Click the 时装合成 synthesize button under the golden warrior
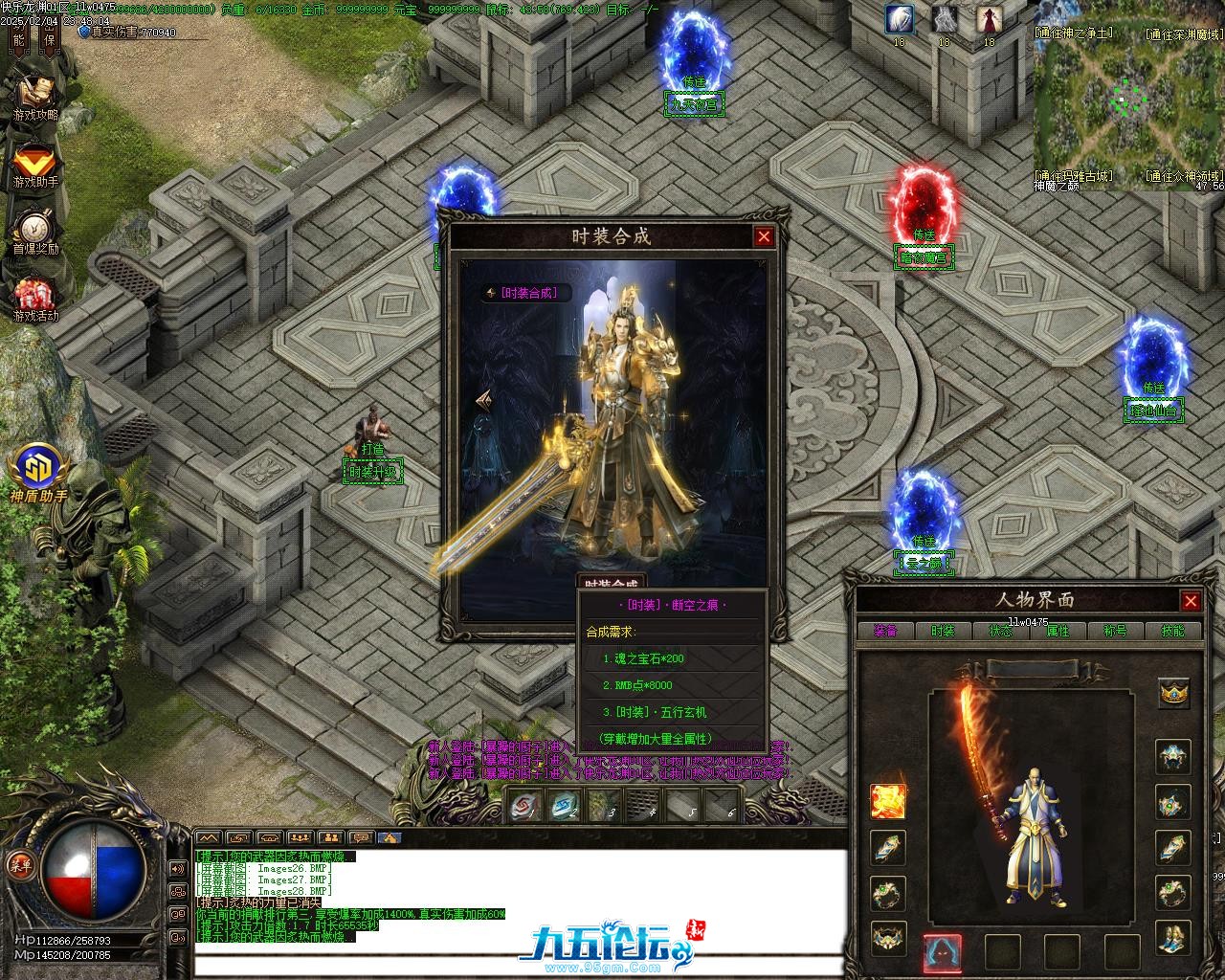 [610, 582]
